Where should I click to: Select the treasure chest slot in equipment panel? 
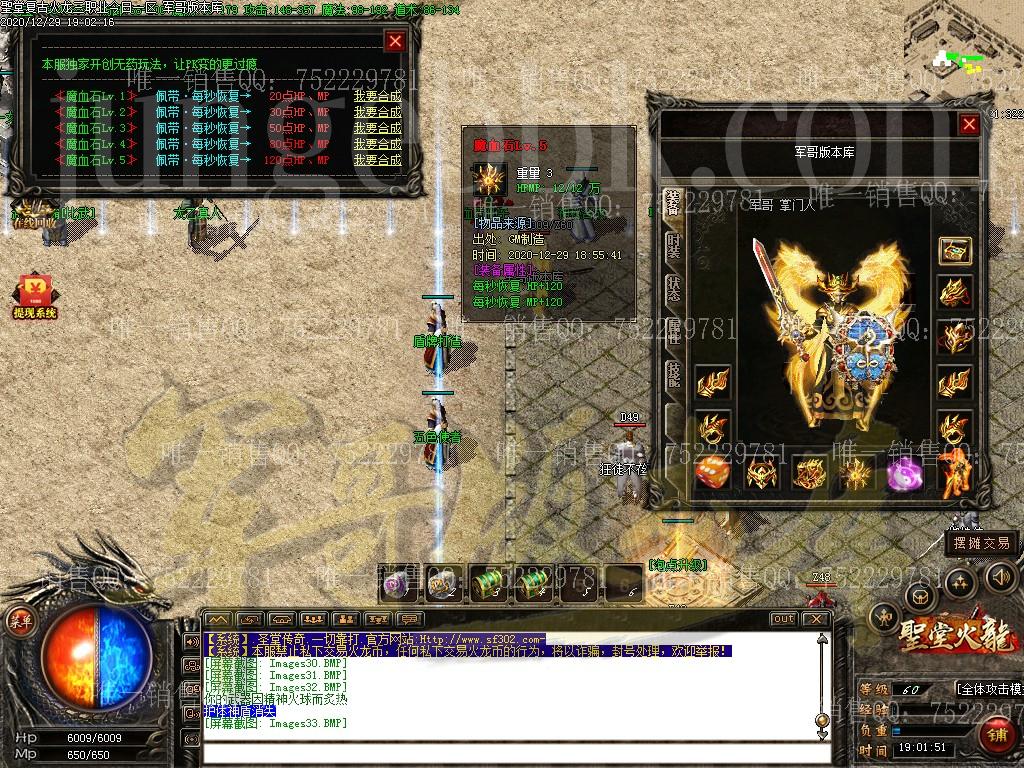point(955,251)
